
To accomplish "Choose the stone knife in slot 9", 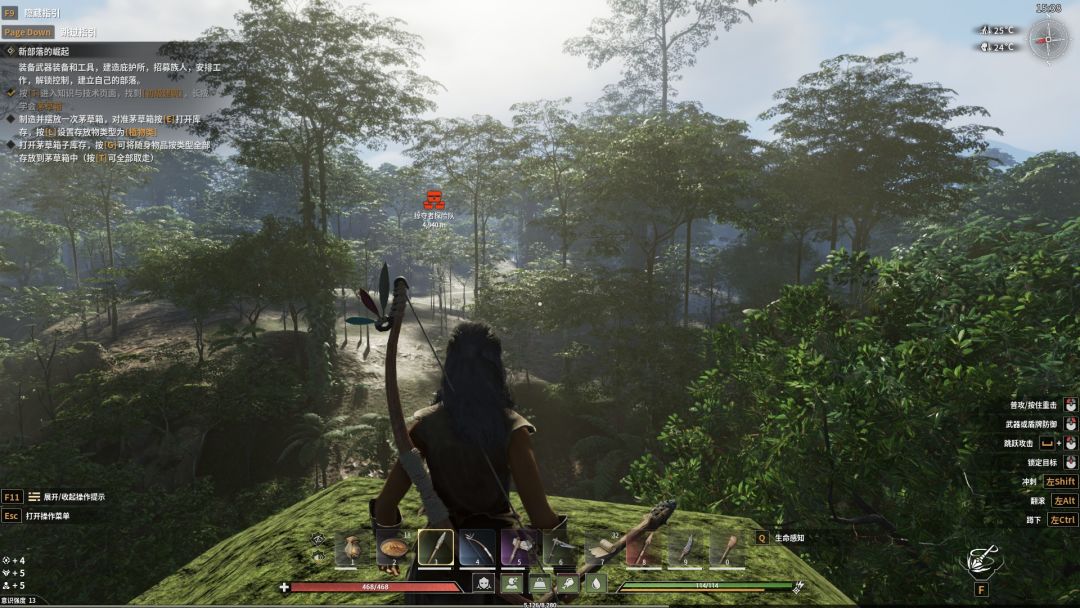I will 686,548.
